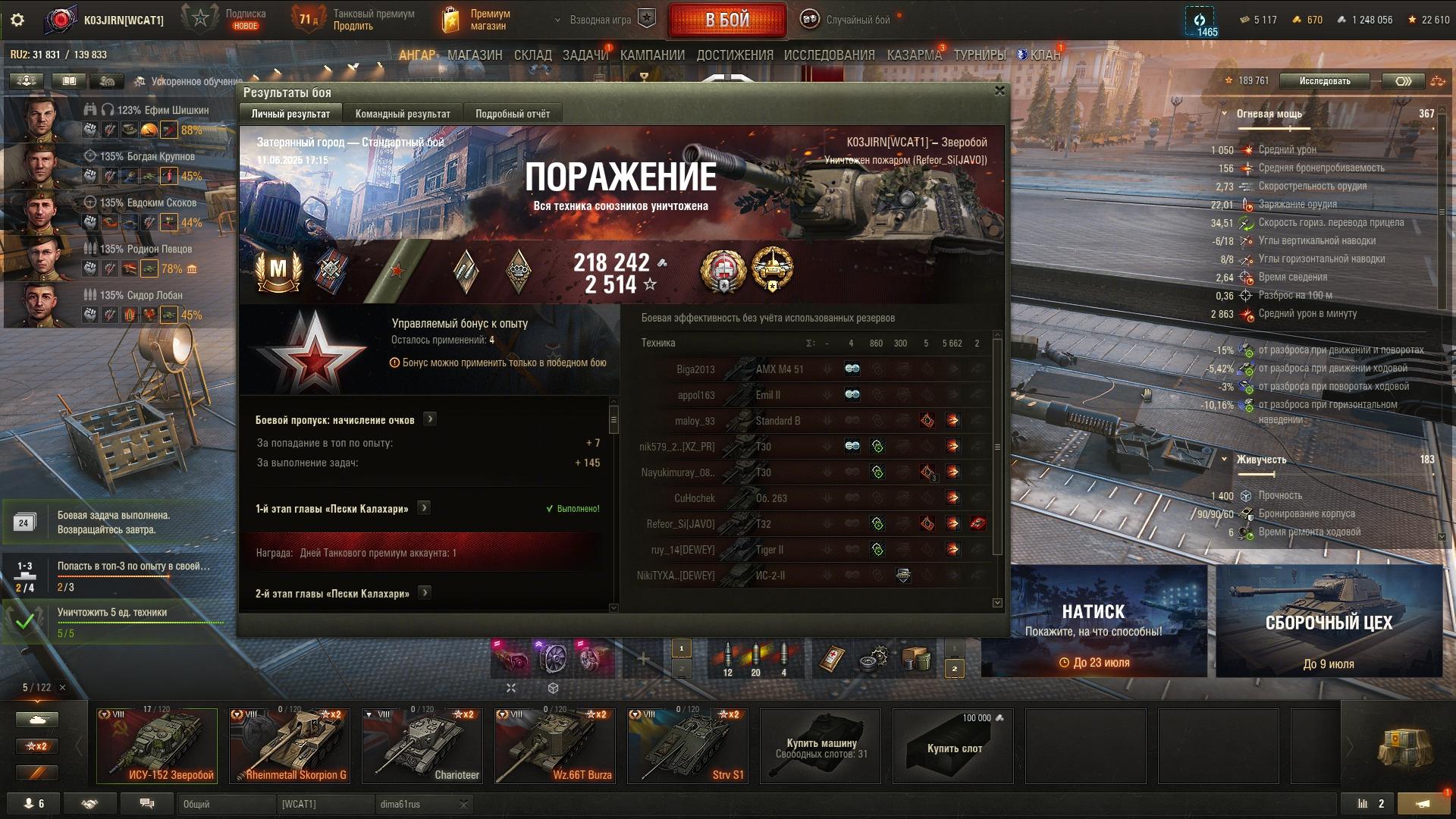Image resolution: width=1456 pixels, height=819 pixels.
Task: Open the ДОСТИЖЕНИЯ section
Action: (734, 55)
